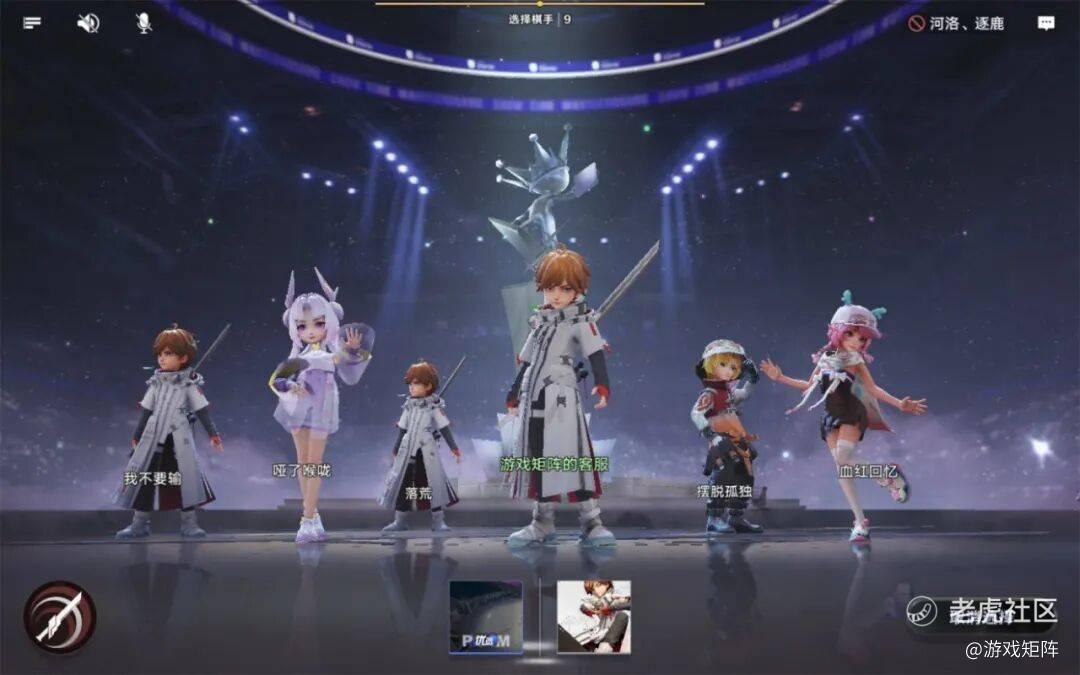Open the chat bubble icon
This screenshot has height=675, width=1080.
(x=1046, y=23)
